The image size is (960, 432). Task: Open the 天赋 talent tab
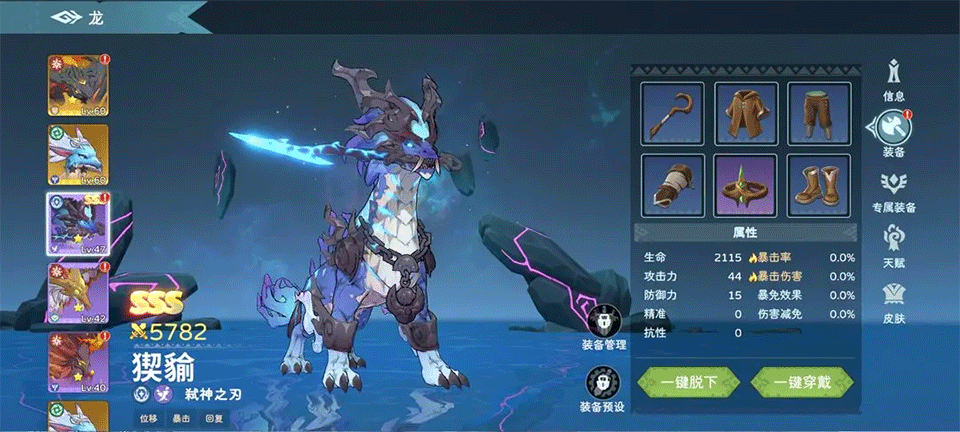click(894, 246)
